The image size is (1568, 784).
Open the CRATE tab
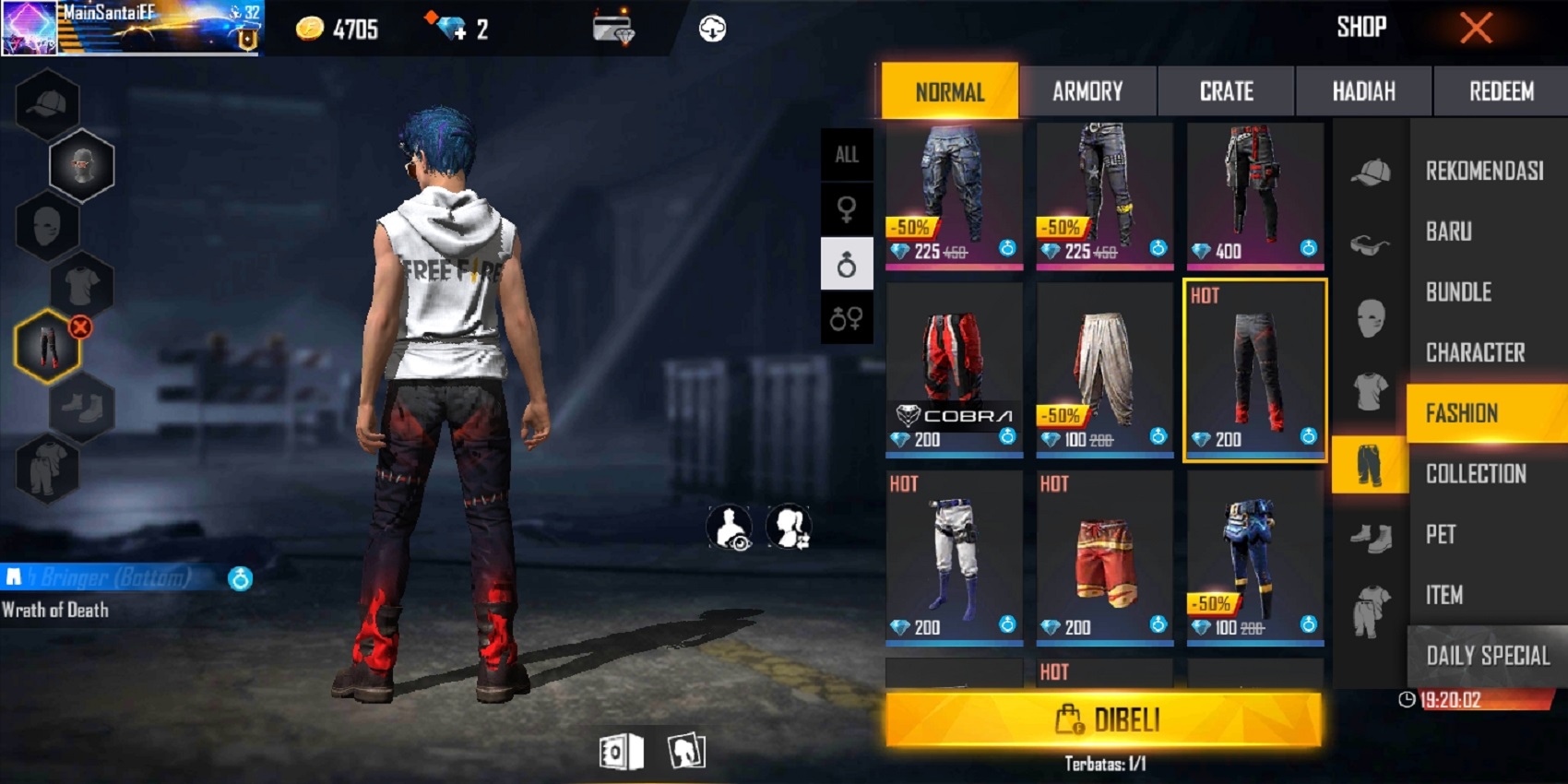[x=1226, y=90]
